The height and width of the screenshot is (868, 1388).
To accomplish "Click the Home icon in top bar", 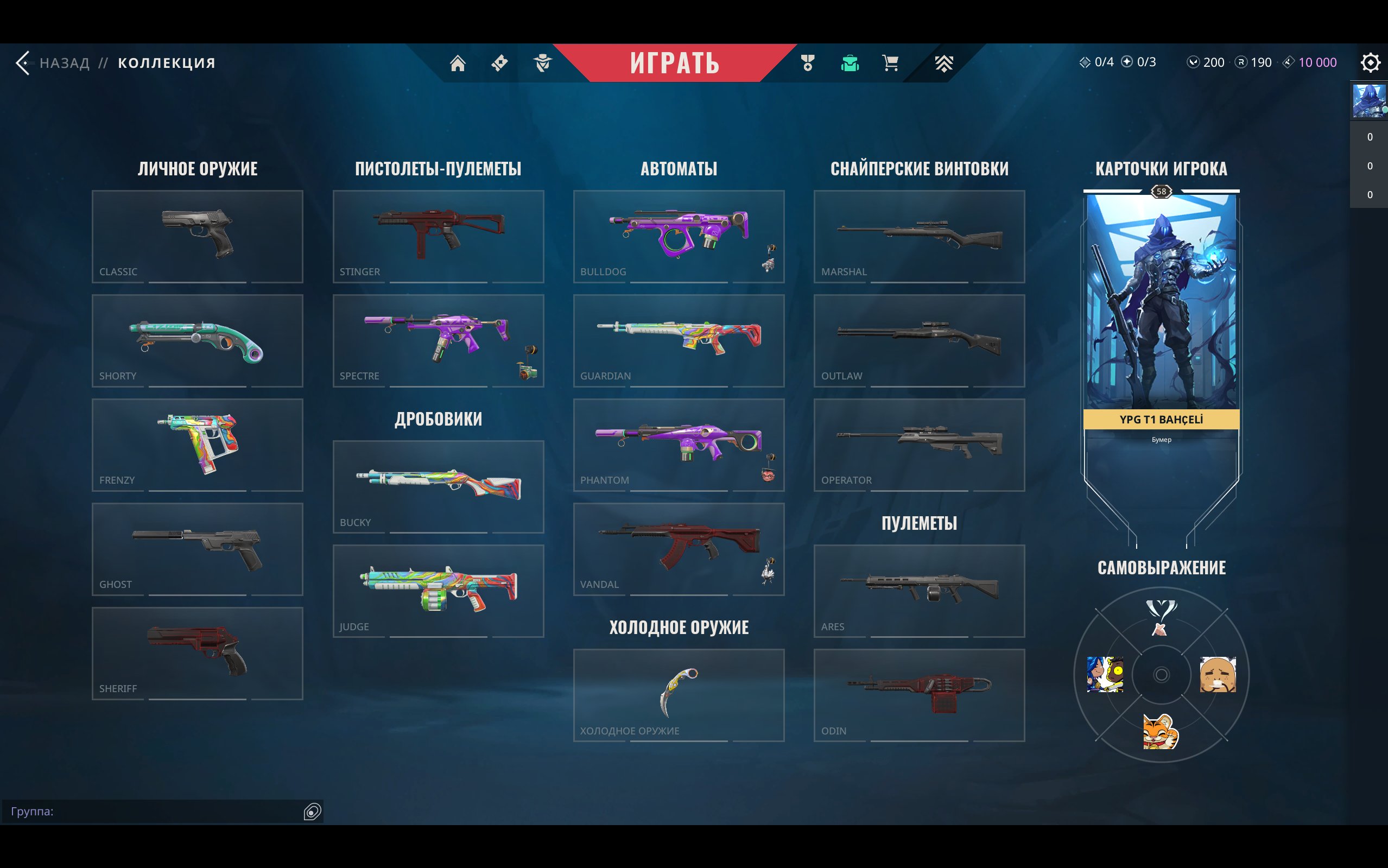I will point(458,63).
